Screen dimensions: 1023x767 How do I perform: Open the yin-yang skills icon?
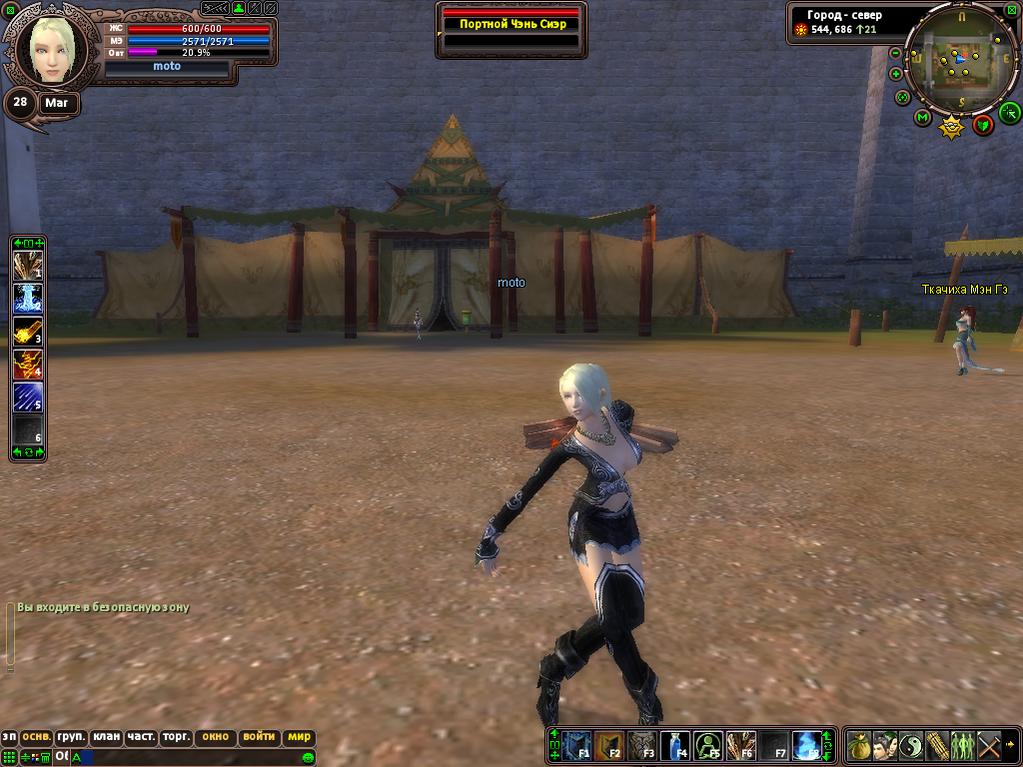point(910,745)
